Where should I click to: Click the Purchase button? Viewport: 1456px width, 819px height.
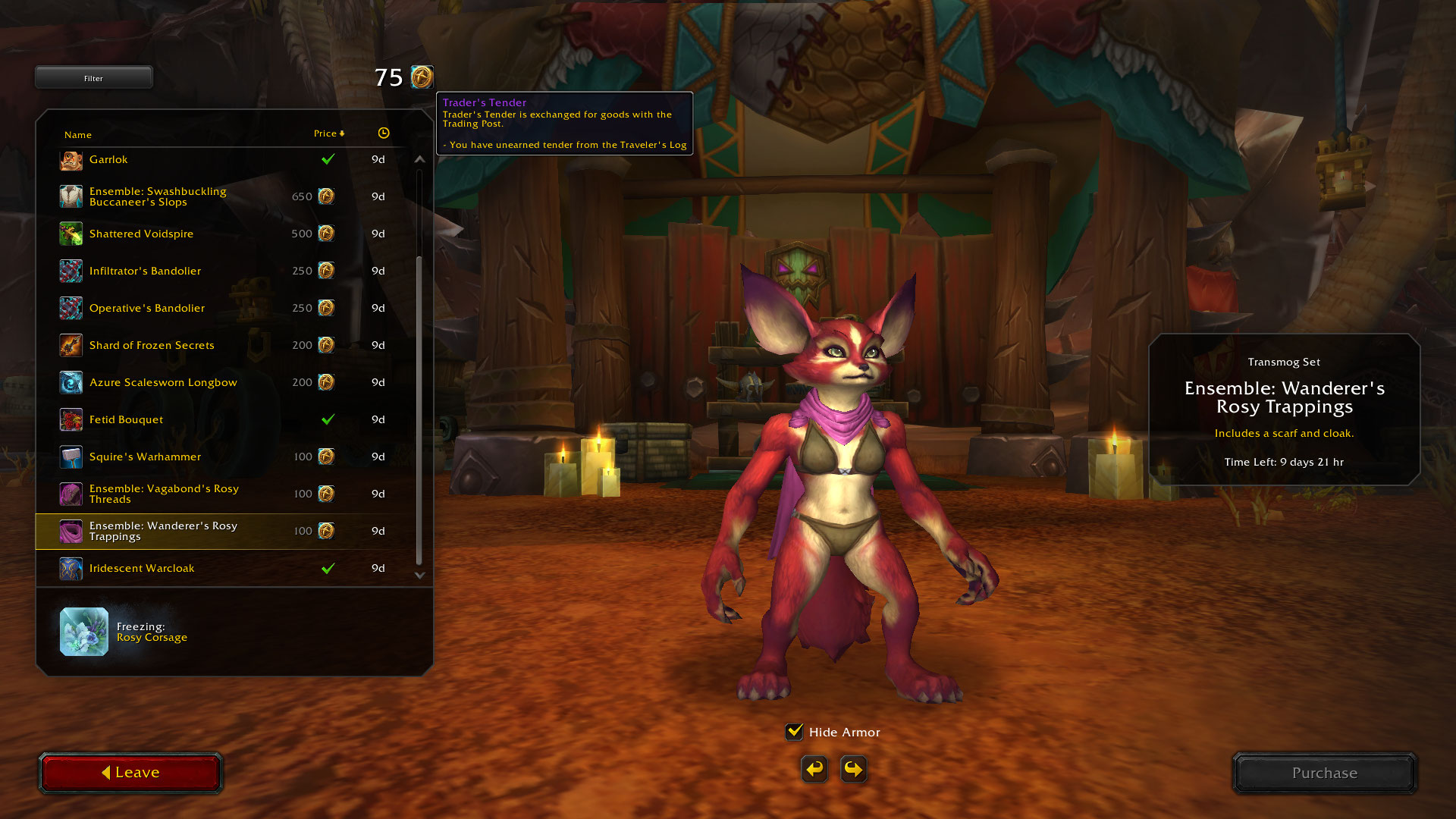click(x=1324, y=773)
